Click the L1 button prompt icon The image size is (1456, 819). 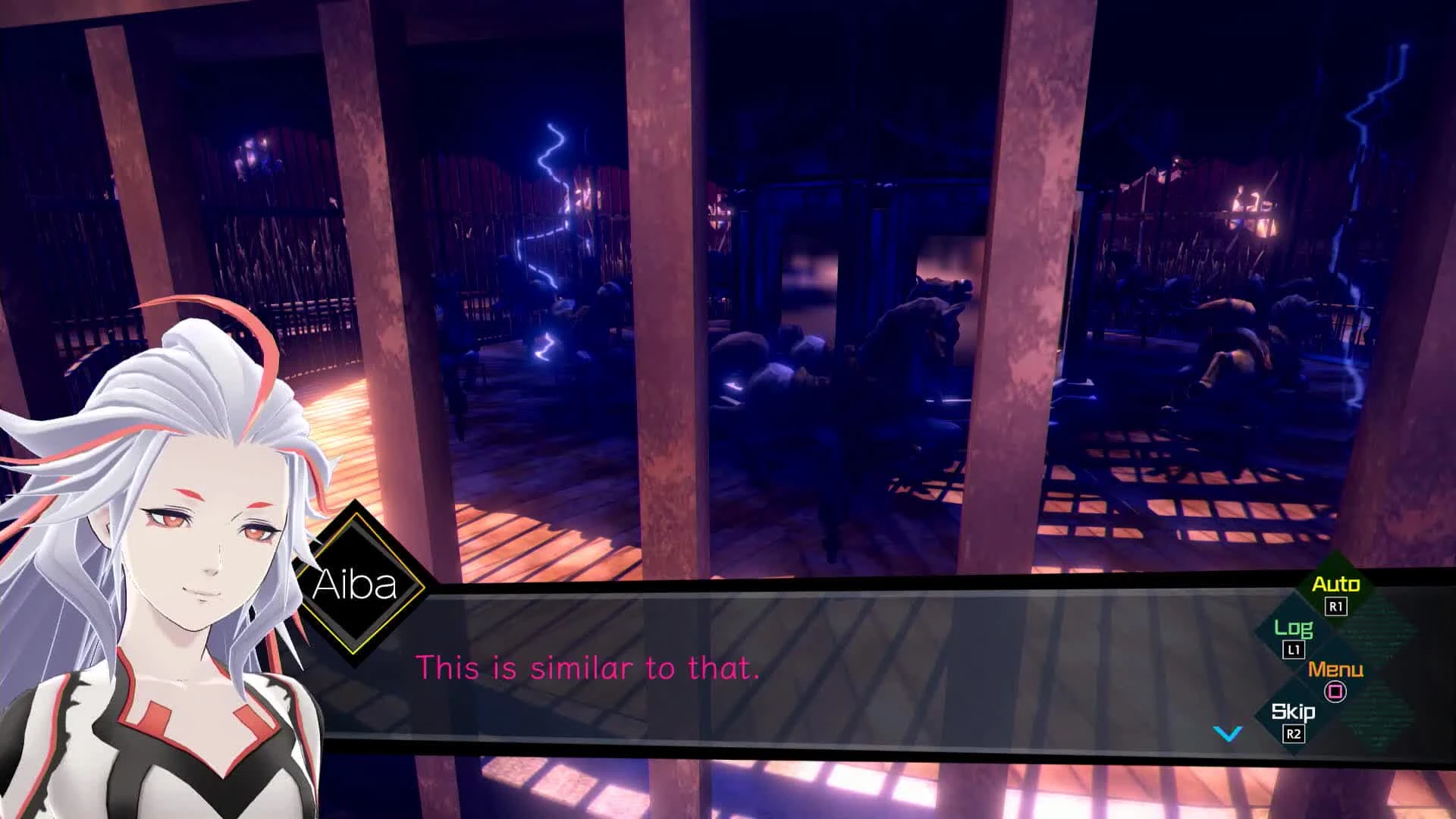pos(1293,648)
